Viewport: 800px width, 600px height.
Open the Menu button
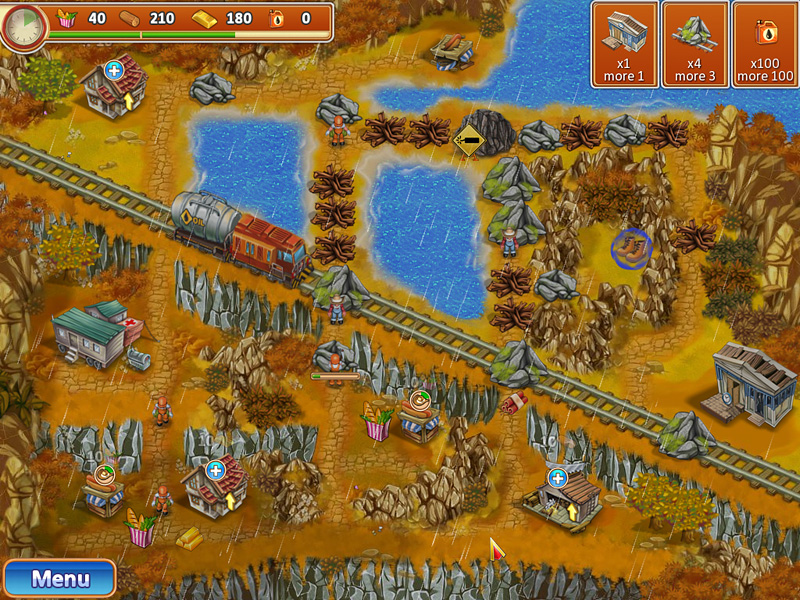pos(59,578)
